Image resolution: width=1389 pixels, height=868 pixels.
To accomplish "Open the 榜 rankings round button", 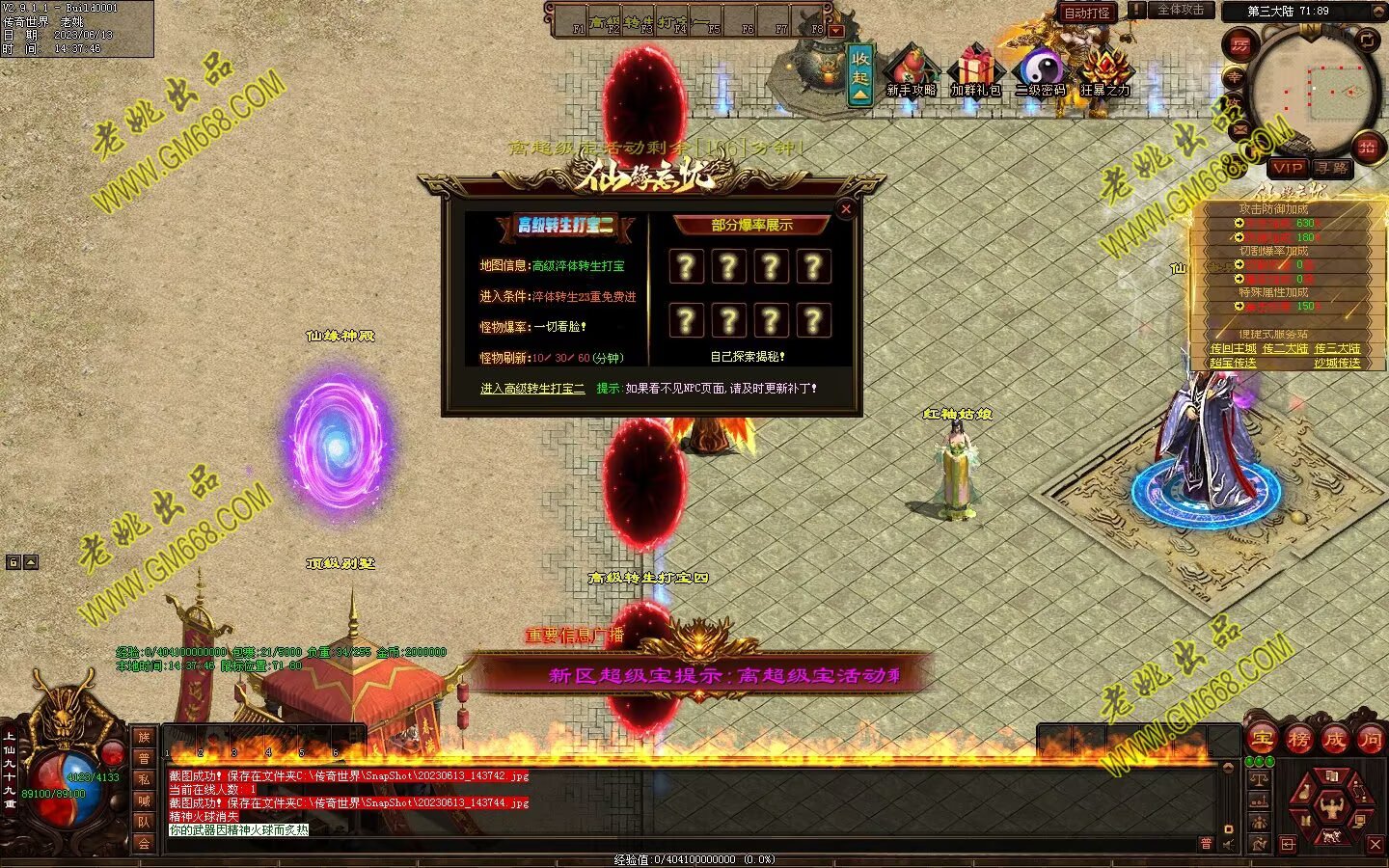I will (x=1298, y=740).
